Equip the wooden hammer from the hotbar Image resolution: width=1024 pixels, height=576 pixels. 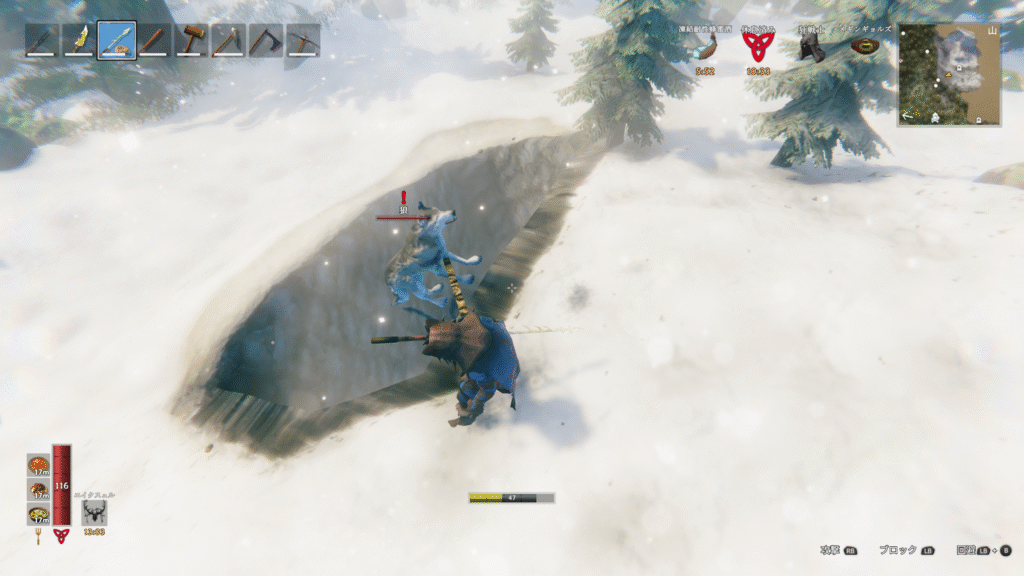[191, 41]
